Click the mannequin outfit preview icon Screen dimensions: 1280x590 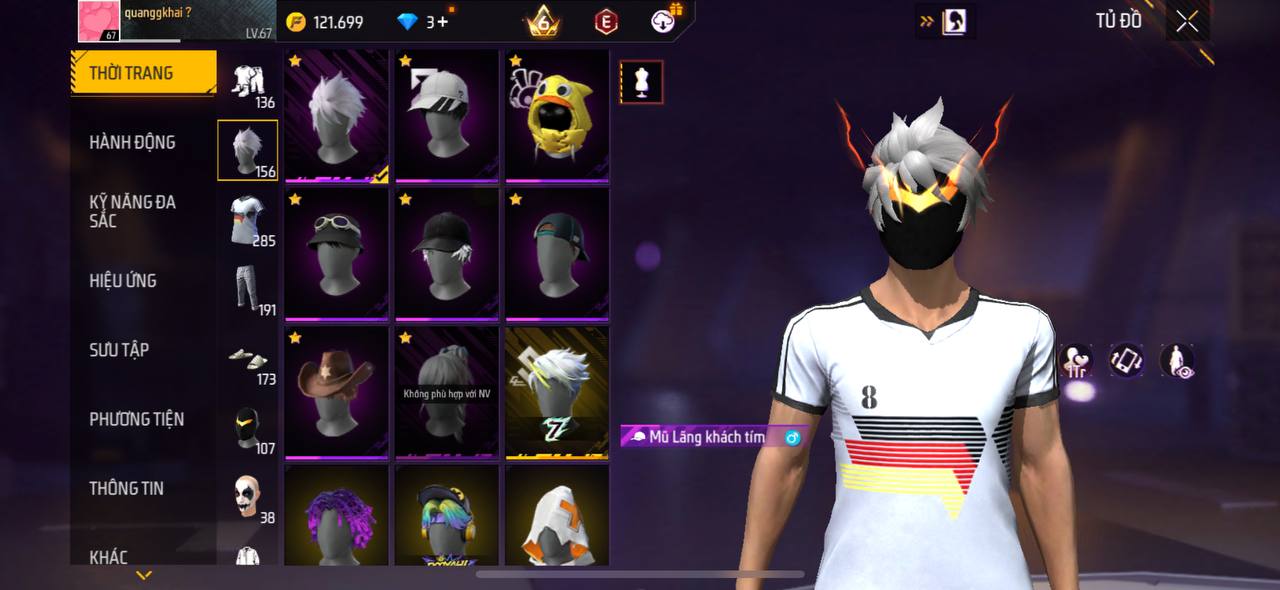coord(641,82)
